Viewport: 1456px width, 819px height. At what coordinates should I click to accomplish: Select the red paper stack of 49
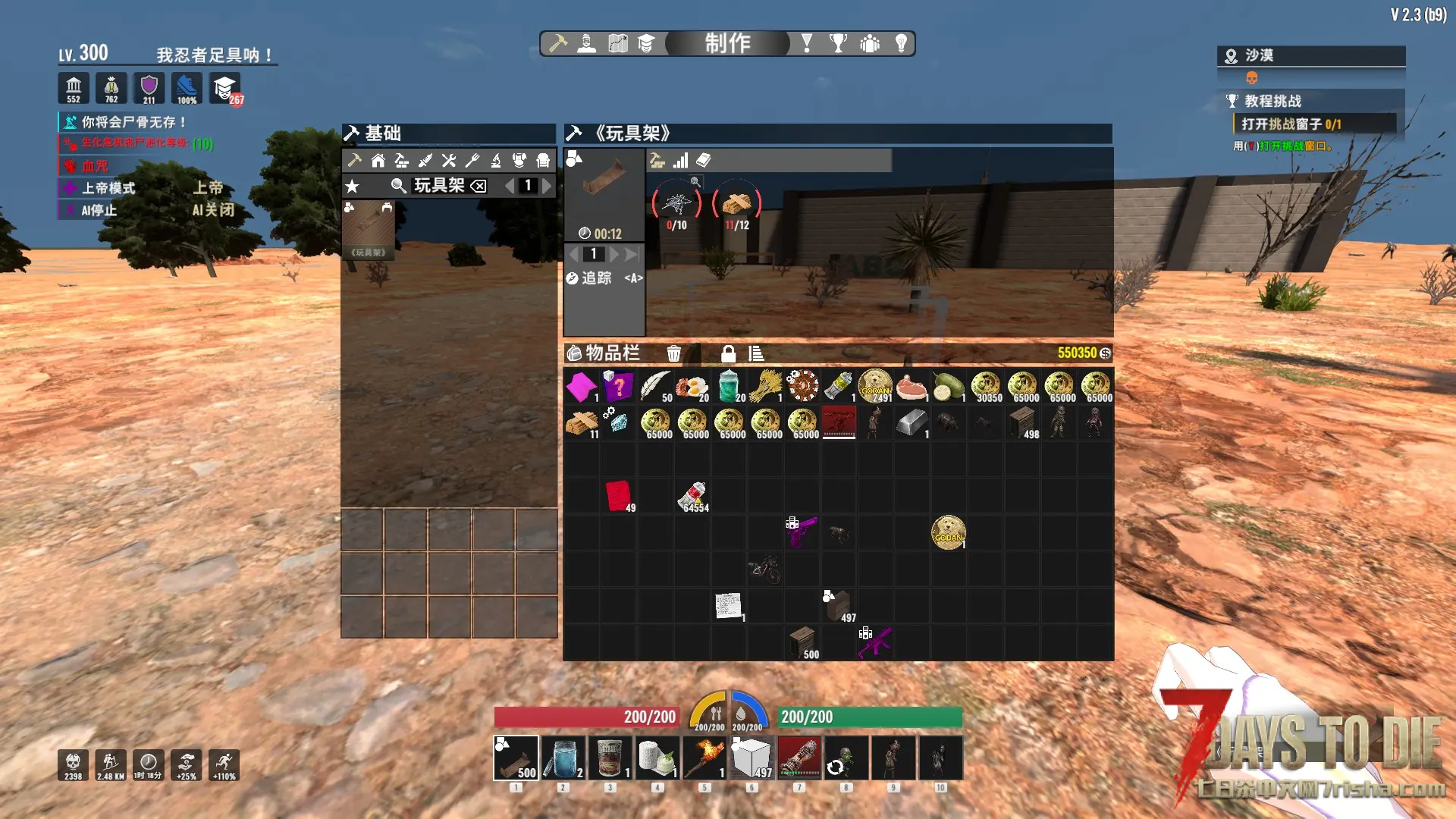tap(619, 497)
